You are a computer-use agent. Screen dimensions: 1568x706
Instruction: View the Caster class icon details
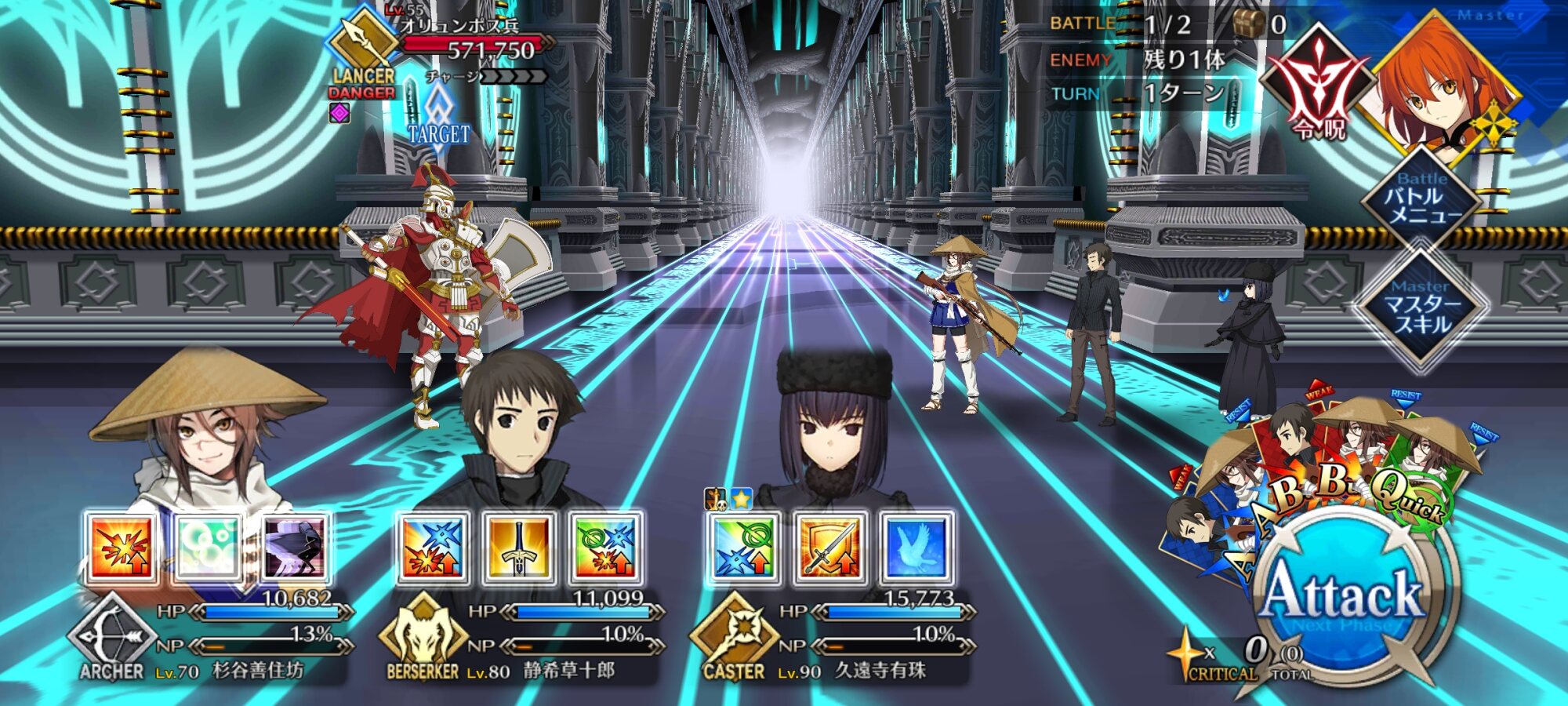[x=734, y=637]
